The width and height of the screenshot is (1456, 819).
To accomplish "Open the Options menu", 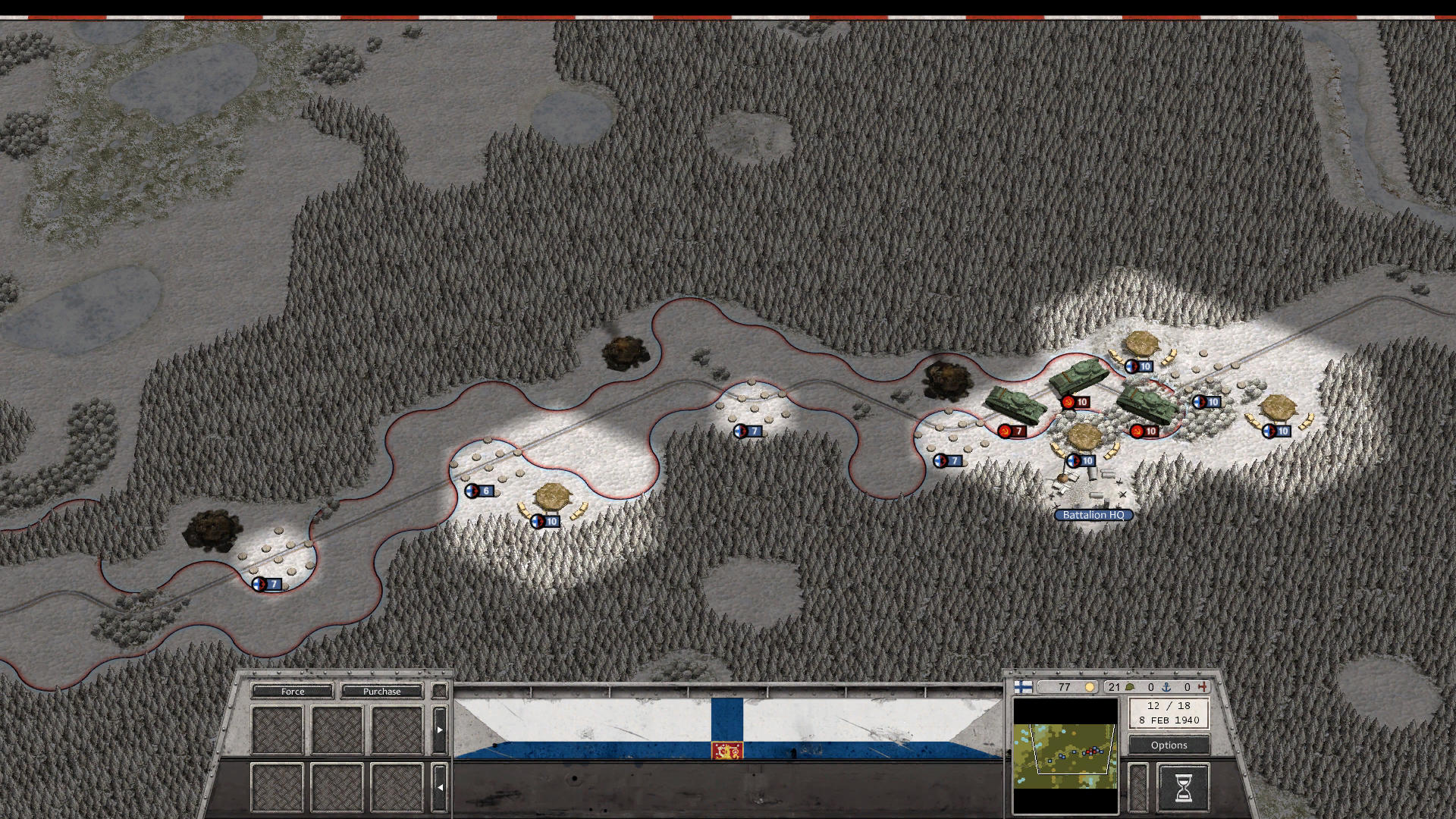I will coord(1169,745).
